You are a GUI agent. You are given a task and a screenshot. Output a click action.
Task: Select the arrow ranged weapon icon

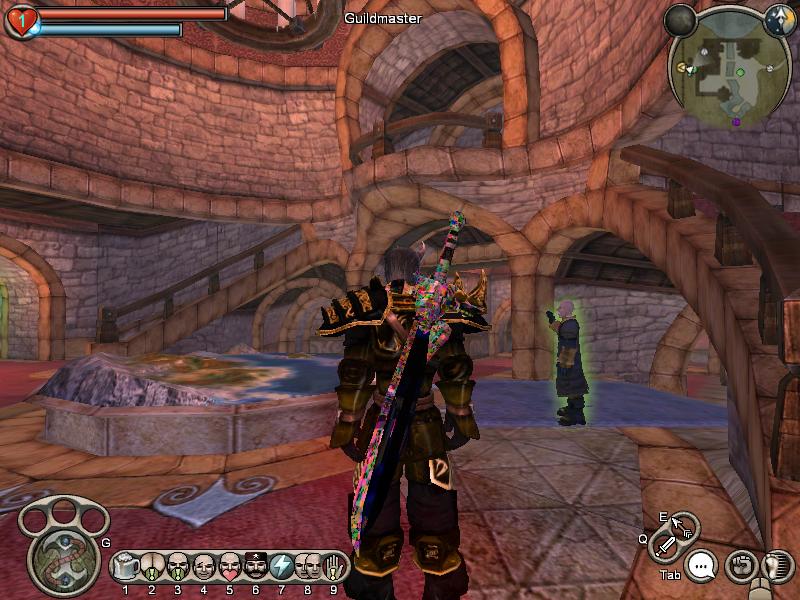[684, 525]
